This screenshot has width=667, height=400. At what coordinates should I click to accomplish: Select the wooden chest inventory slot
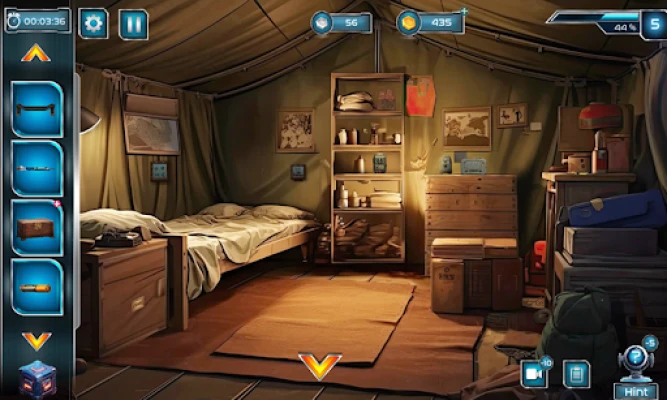click(38, 228)
